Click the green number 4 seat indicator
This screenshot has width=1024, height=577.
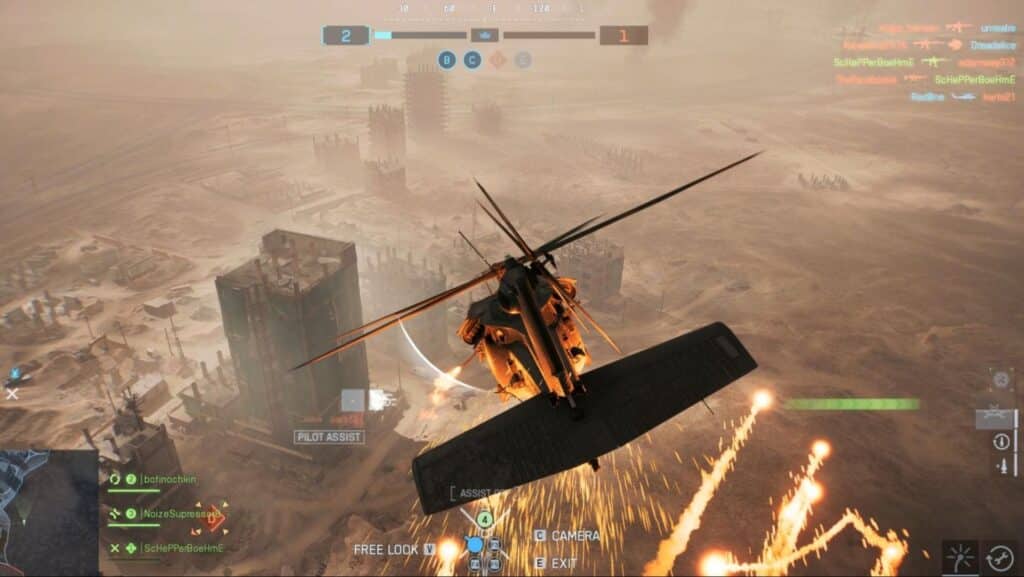coord(484,519)
